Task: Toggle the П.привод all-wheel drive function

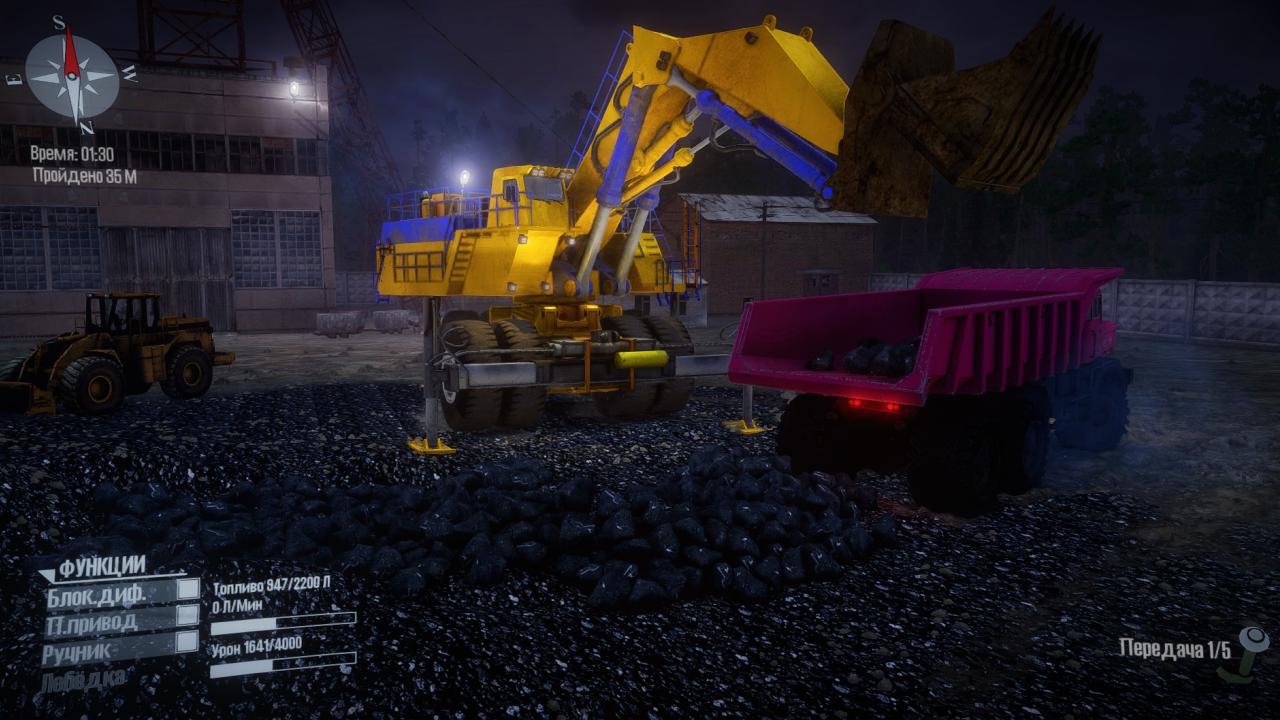Action: pos(187,616)
